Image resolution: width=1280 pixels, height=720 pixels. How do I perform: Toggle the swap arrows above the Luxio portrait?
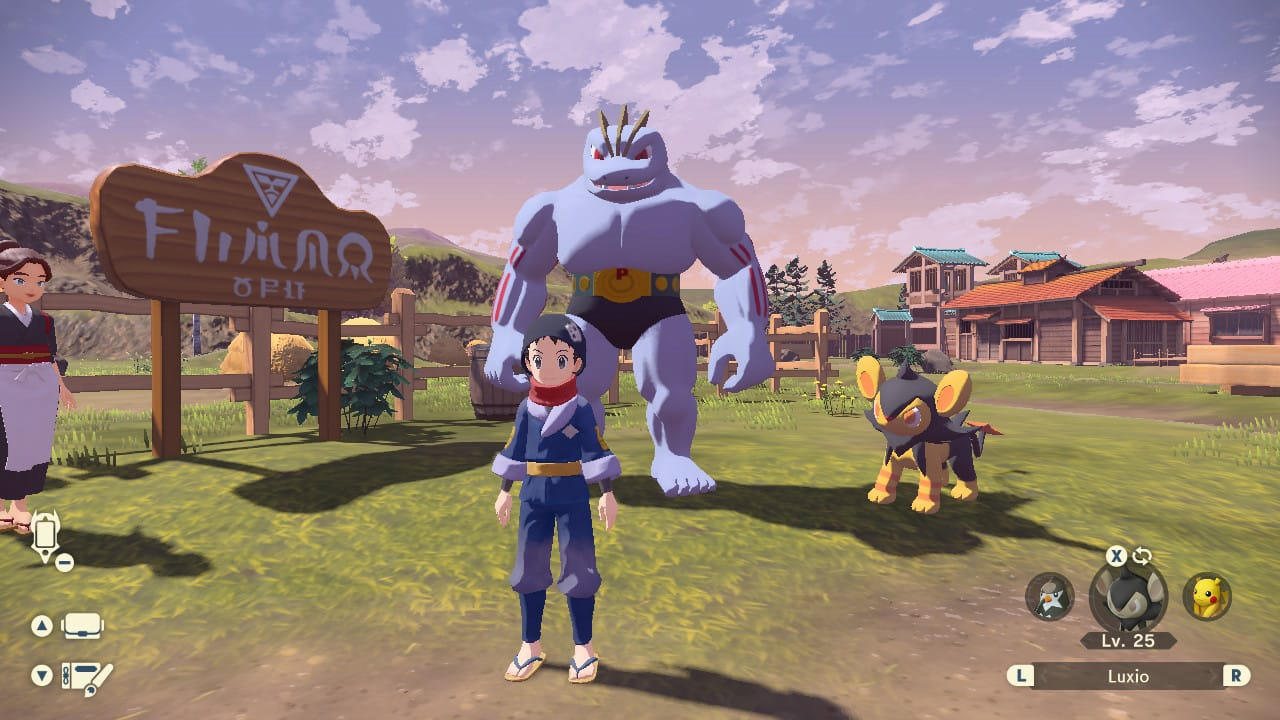tap(1142, 556)
